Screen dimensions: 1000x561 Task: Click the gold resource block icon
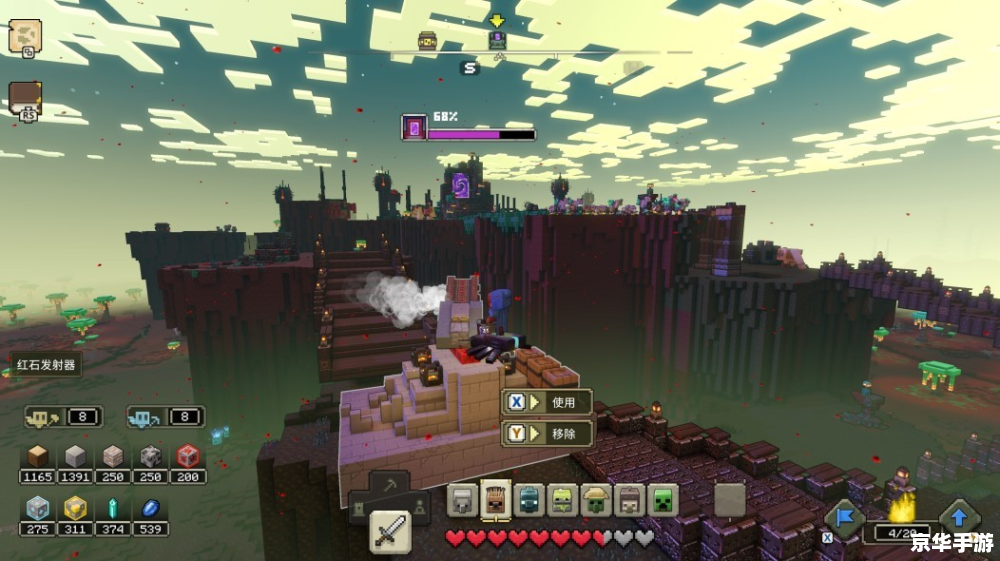75,508
